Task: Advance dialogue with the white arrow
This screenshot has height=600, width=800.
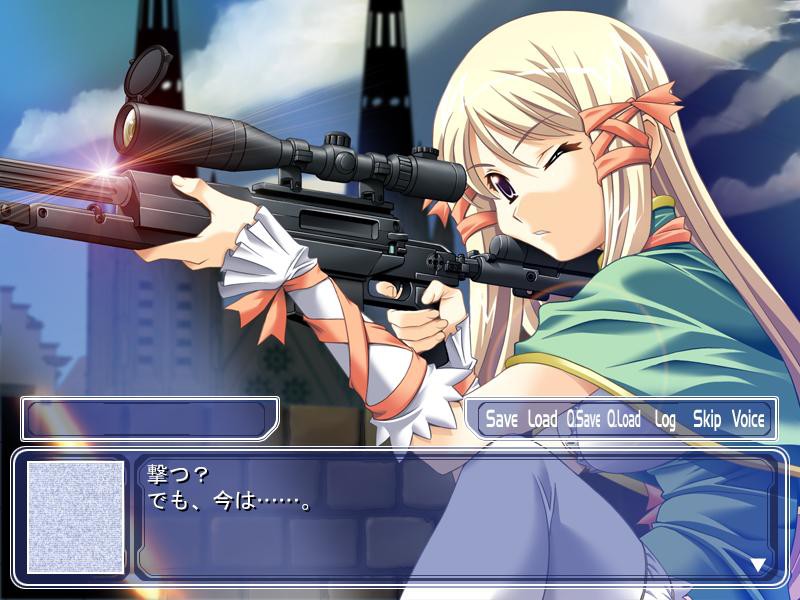Action: pyautogui.click(x=757, y=564)
